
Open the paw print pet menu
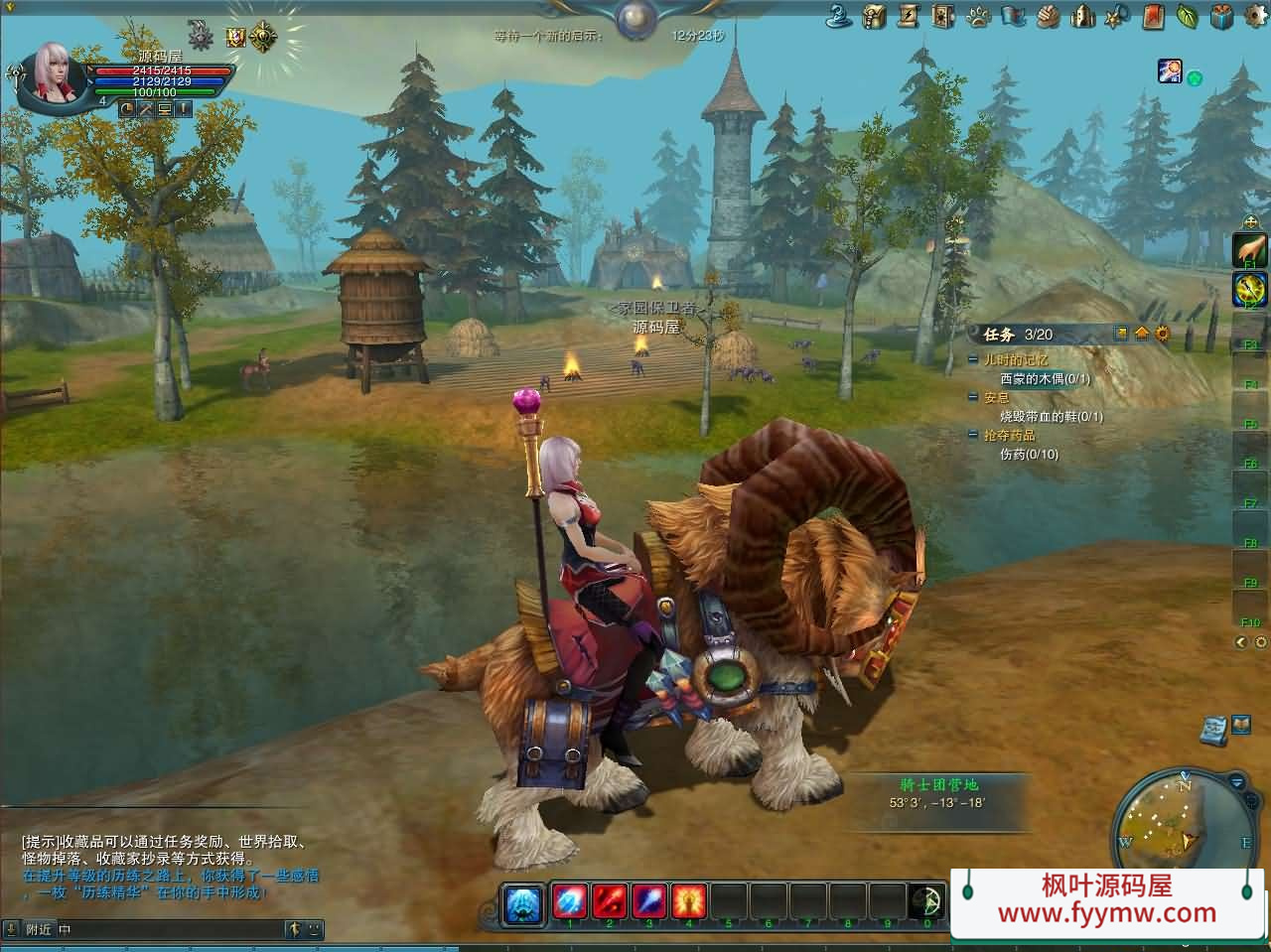(x=978, y=16)
